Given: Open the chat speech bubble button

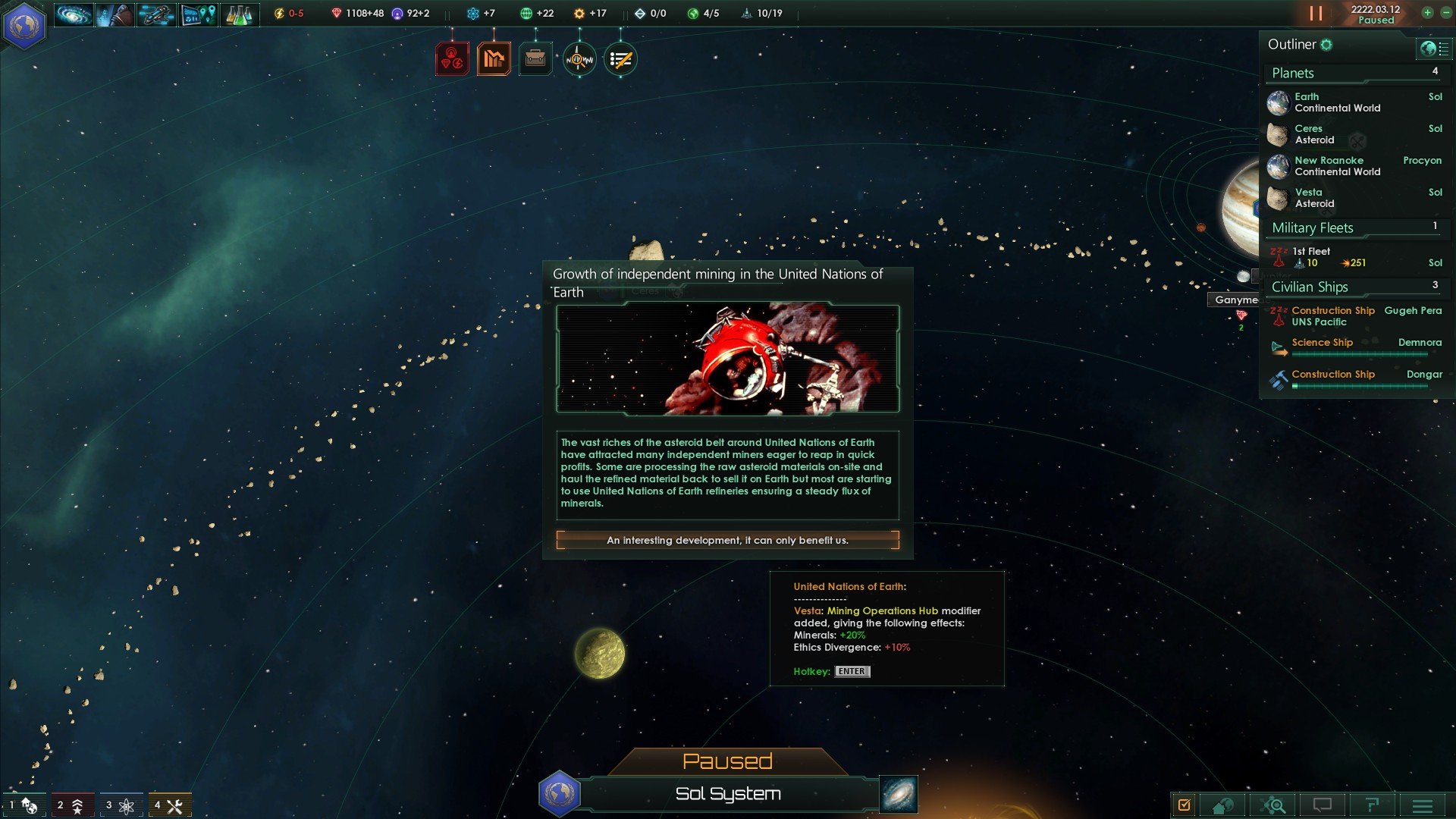Looking at the screenshot, I should coord(1323,805).
